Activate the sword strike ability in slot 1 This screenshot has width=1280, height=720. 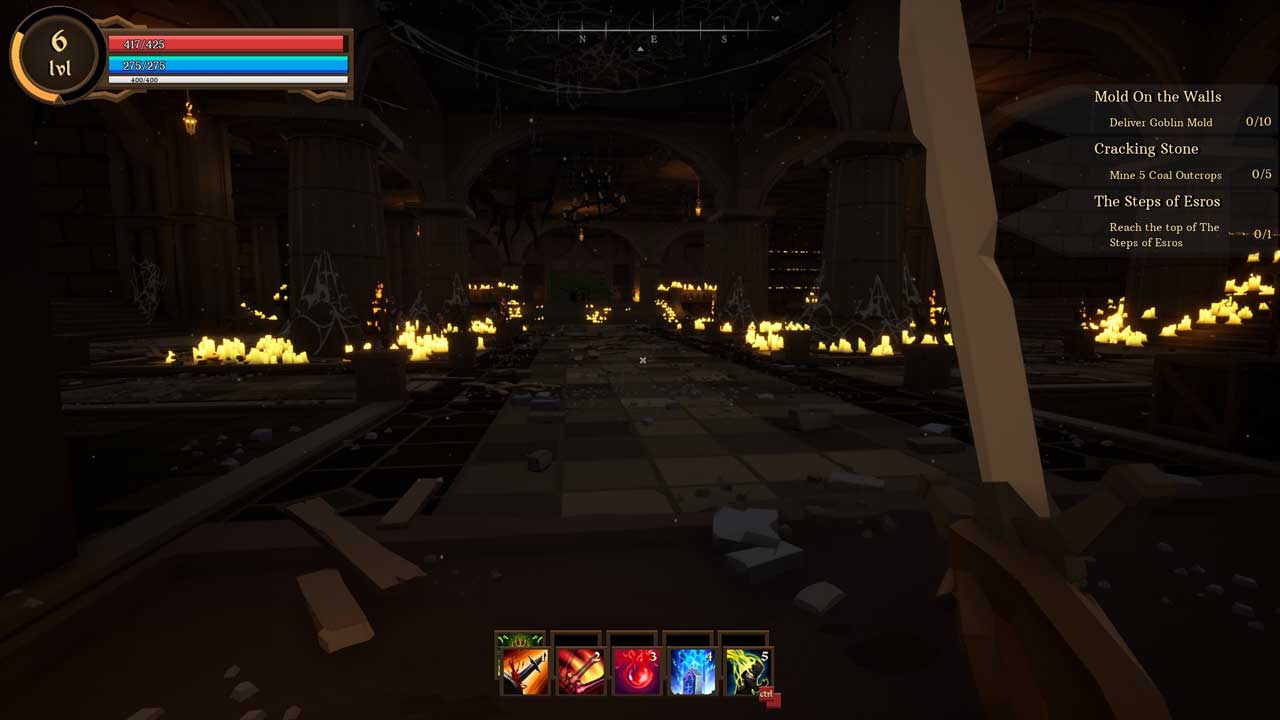coord(523,671)
